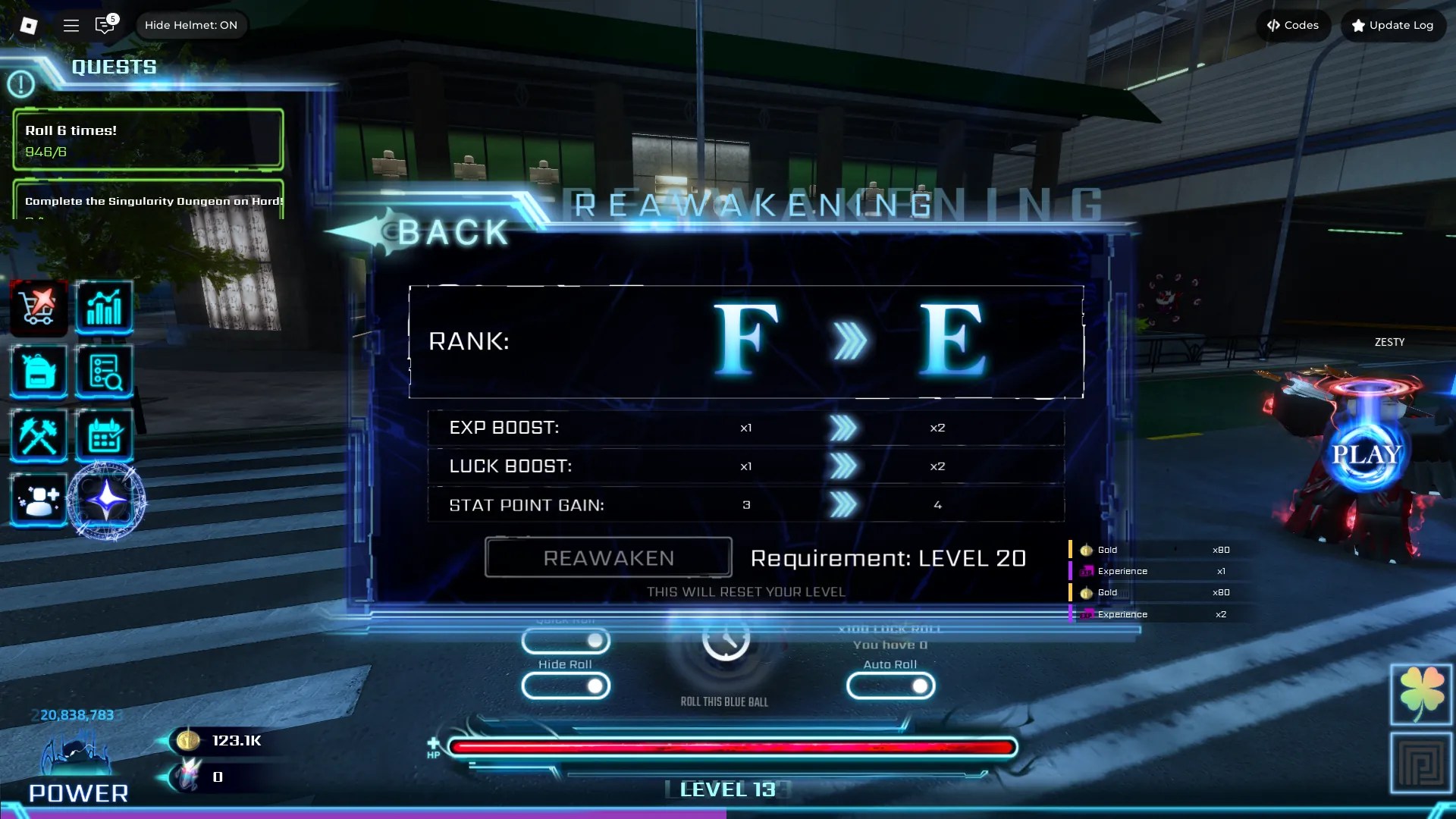Open the chat bubble with 5 notifications

tap(105, 25)
